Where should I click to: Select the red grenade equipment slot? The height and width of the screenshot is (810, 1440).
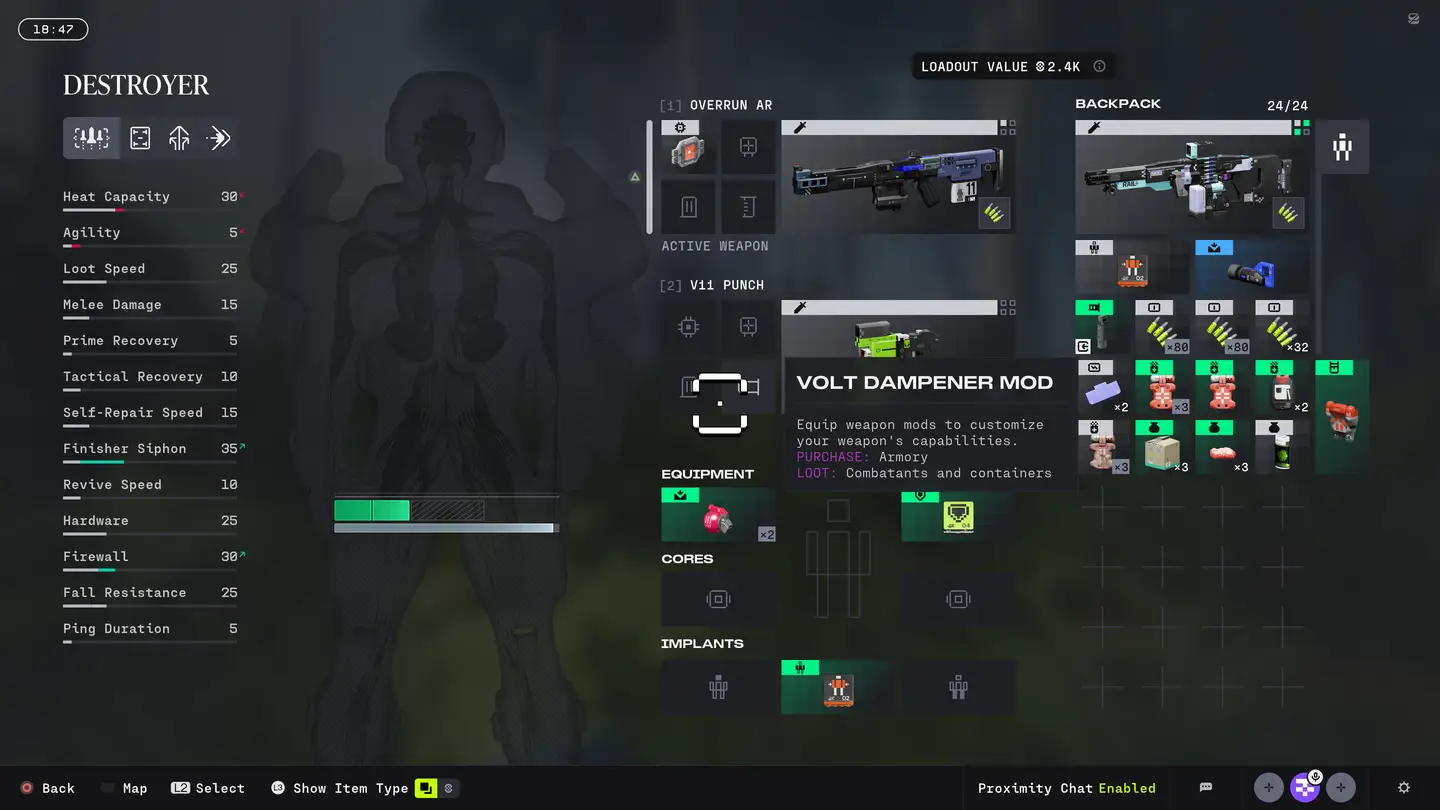(718, 516)
